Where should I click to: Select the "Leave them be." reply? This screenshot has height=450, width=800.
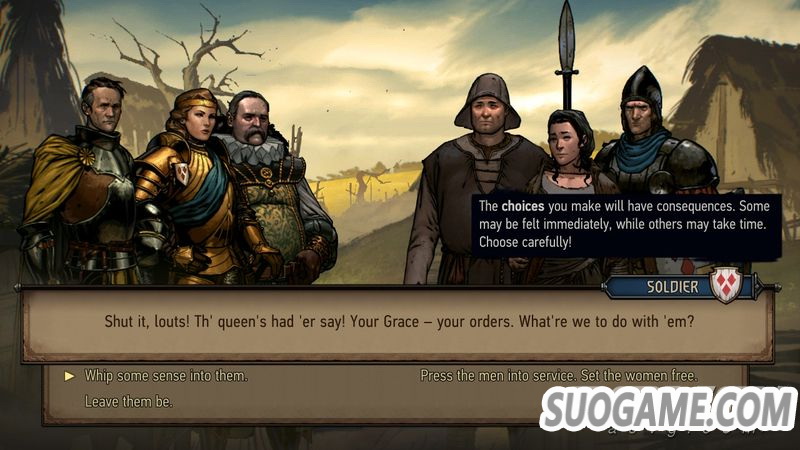tap(128, 402)
